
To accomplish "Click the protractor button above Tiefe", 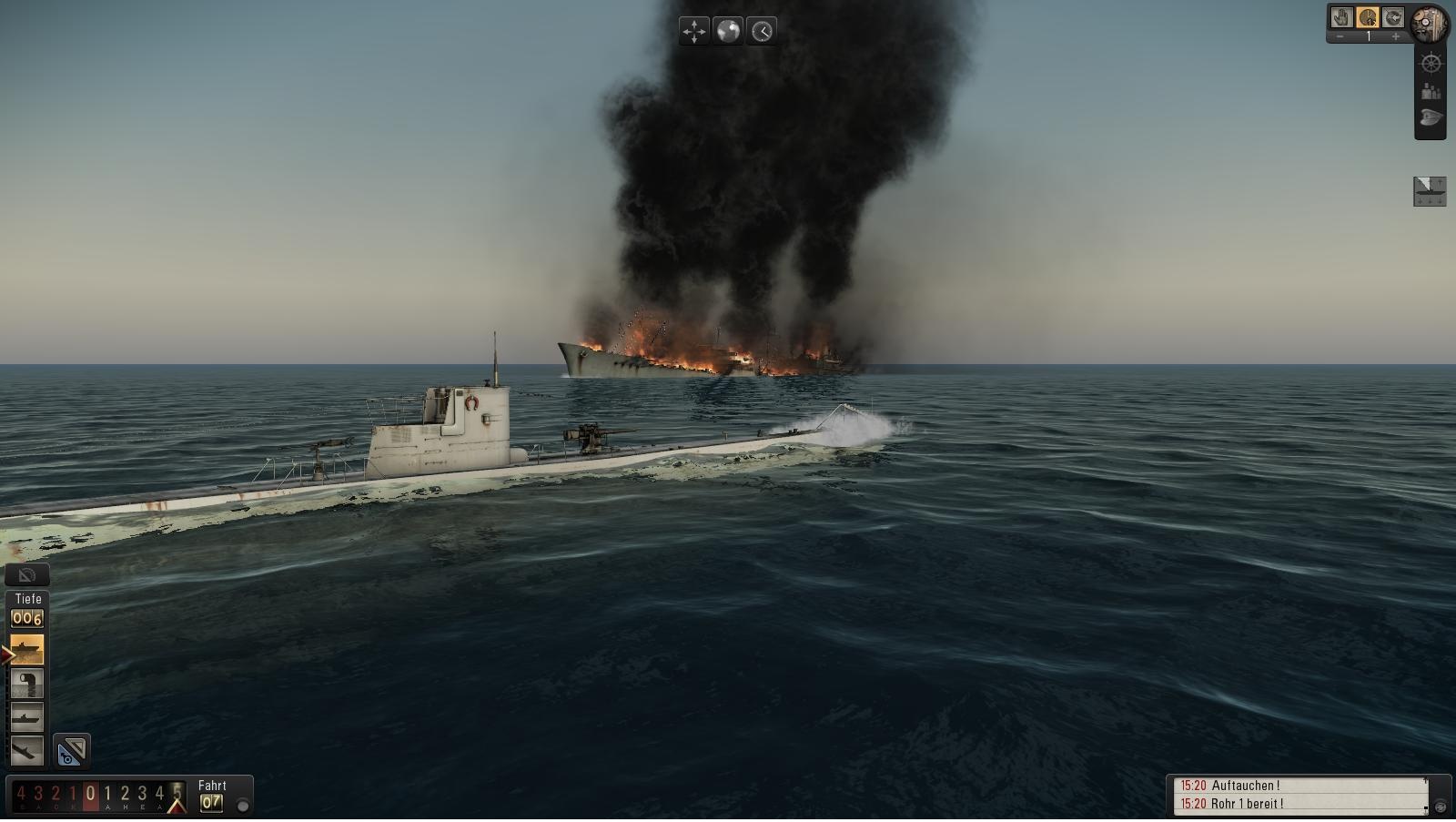I will coord(27,574).
